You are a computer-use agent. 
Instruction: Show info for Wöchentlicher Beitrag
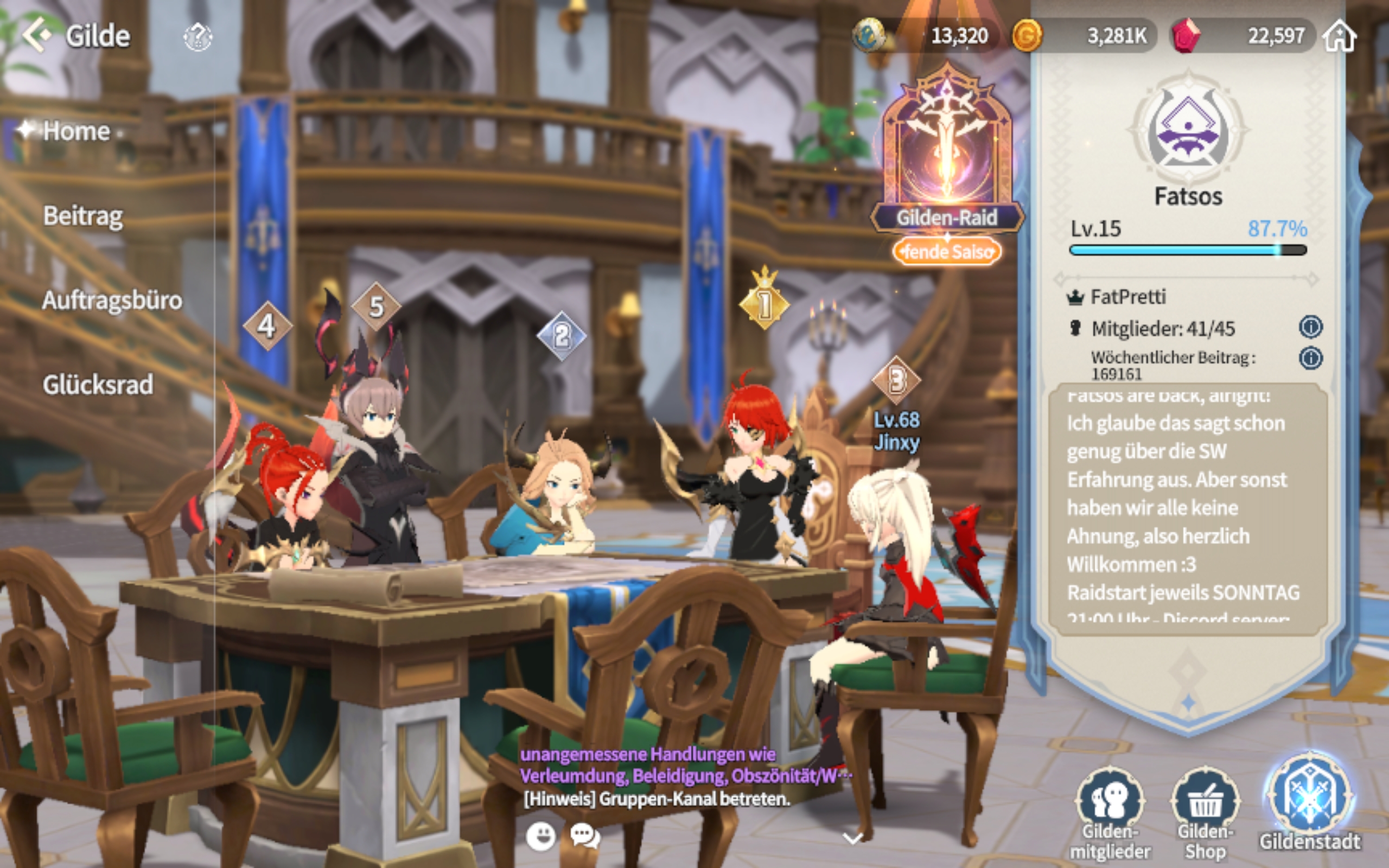pos(1310,358)
